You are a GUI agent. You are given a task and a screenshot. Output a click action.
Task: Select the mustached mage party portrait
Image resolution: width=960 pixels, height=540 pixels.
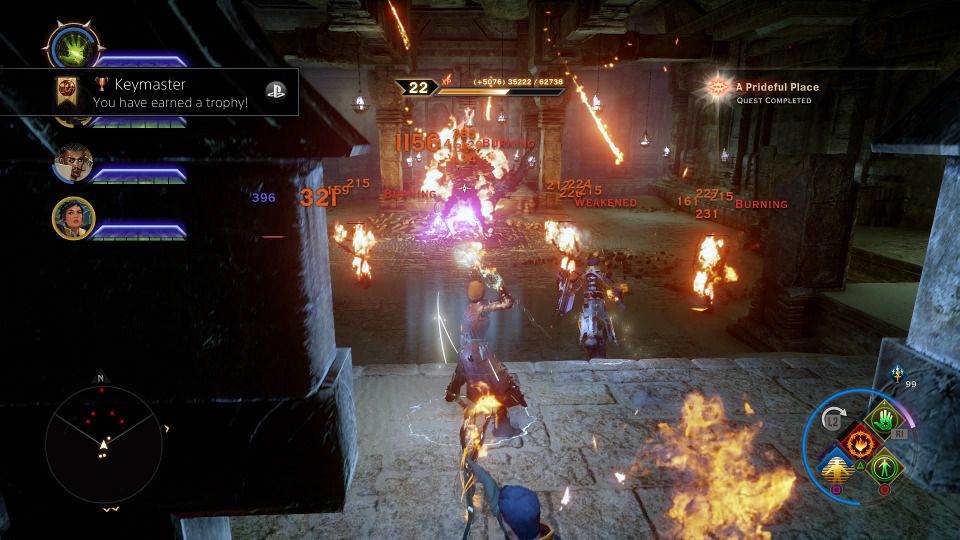(73, 165)
